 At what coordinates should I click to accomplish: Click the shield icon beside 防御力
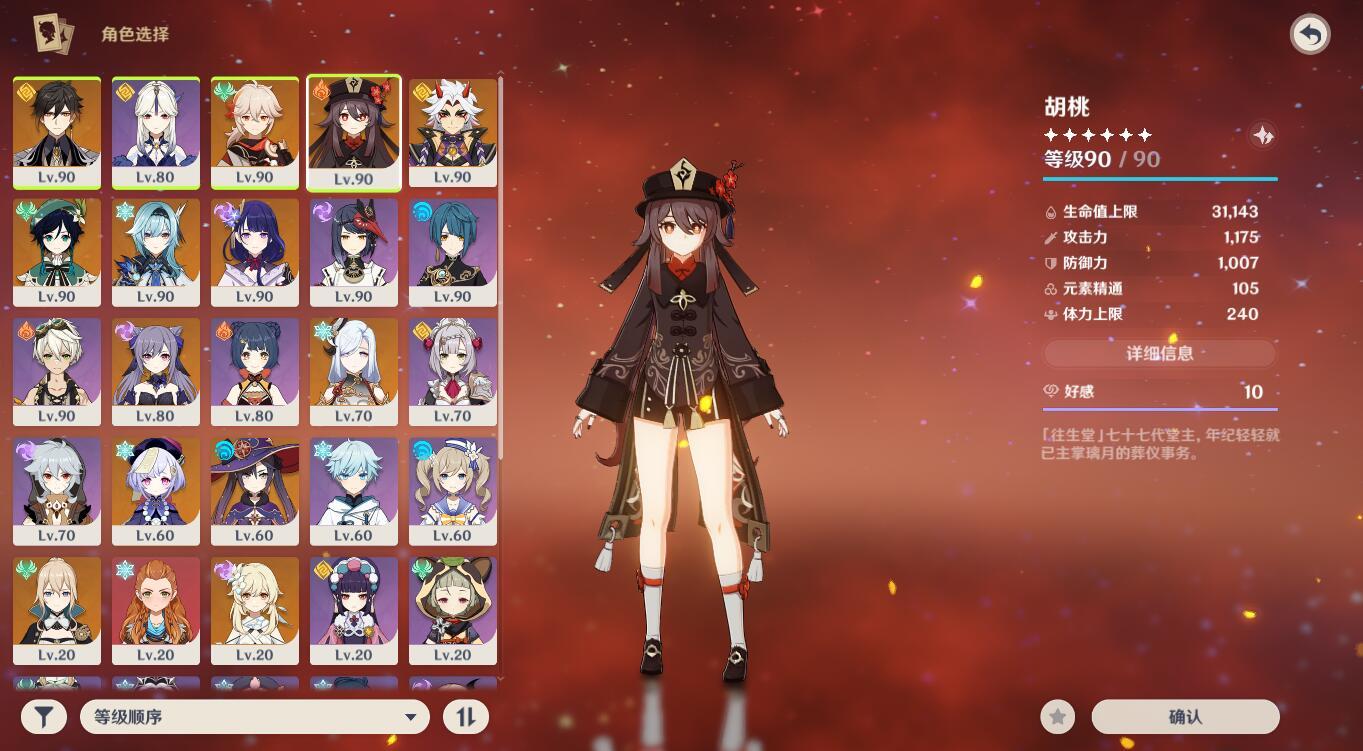click(1051, 263)
